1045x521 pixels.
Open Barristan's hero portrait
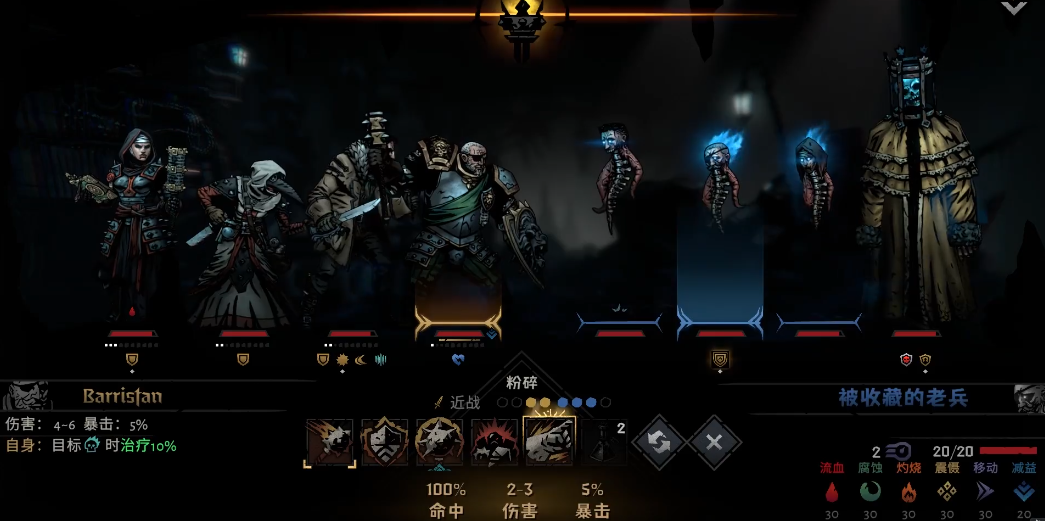tap(26, 395)
